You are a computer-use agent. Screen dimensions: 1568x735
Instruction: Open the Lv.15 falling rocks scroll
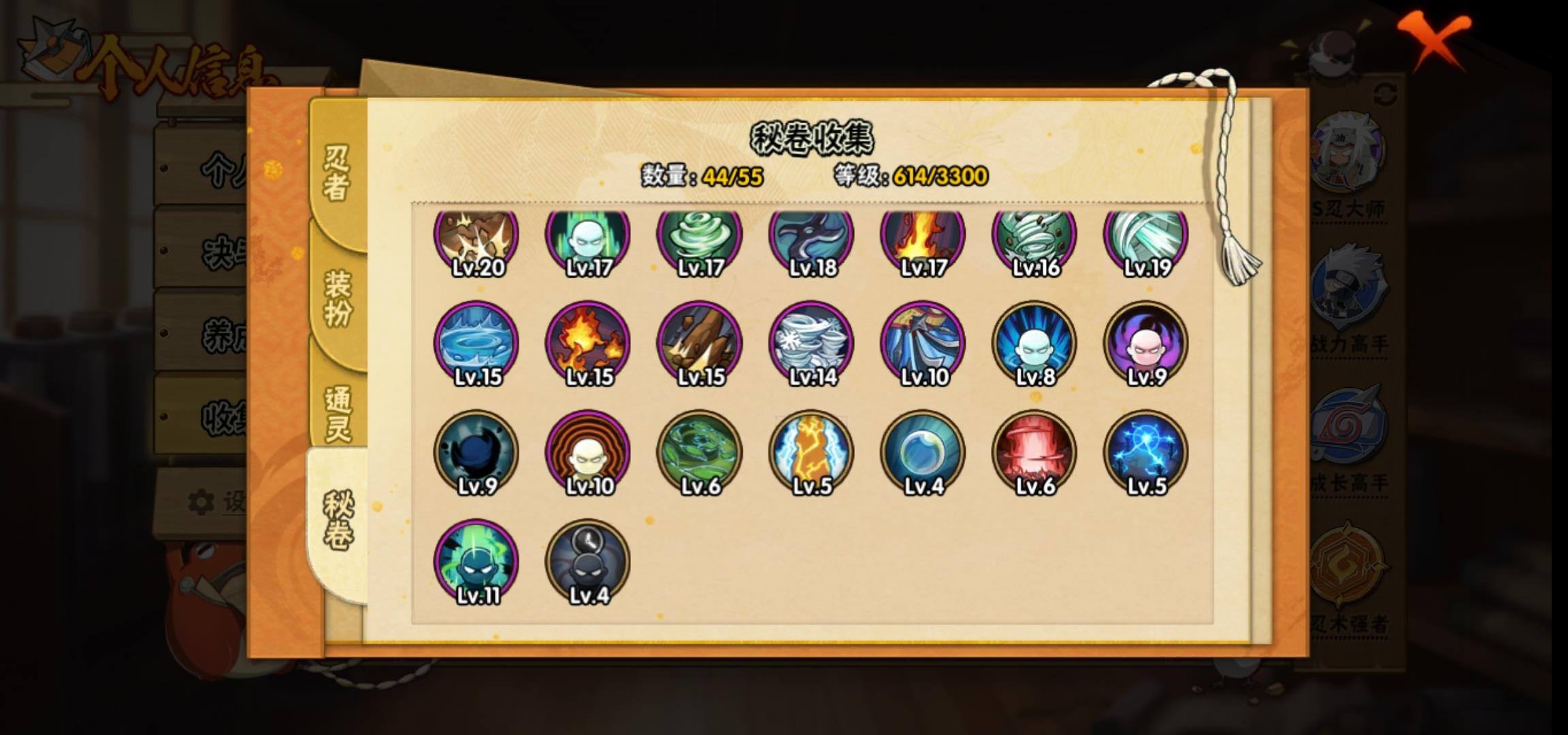[700, 344]
